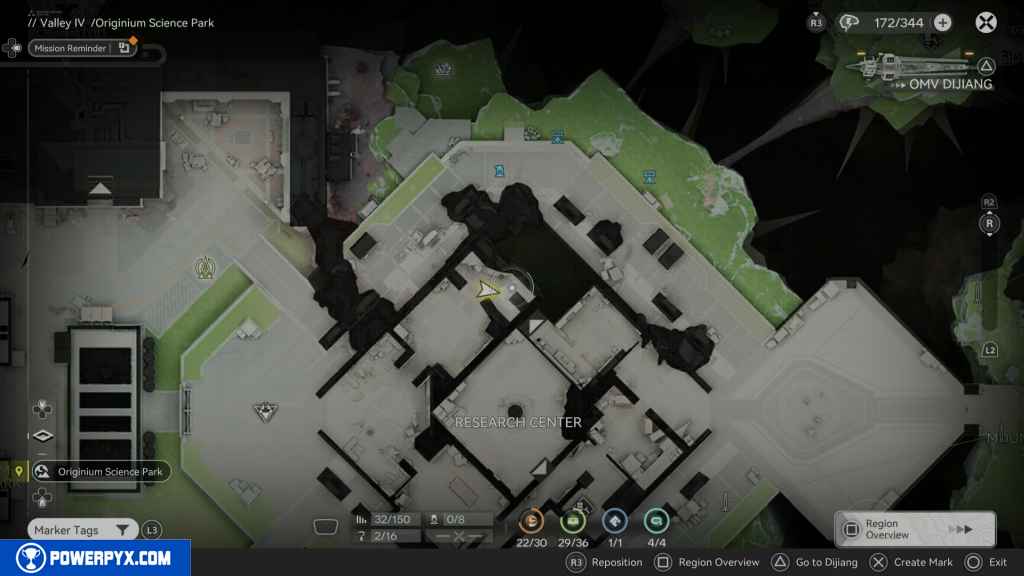Image resolution: width=1024 pixels, height=576 pixels.
Task: Select the blue map marker near Research Center top
Action: (x=497, y=171)
